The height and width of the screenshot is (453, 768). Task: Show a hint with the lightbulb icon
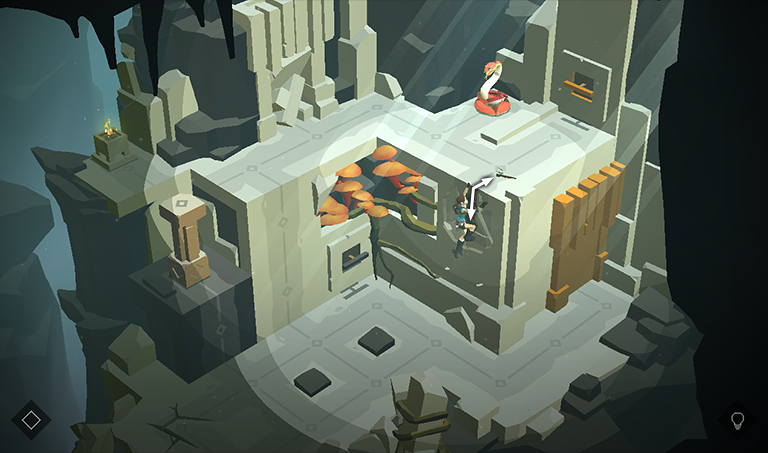tap(738, 419)
